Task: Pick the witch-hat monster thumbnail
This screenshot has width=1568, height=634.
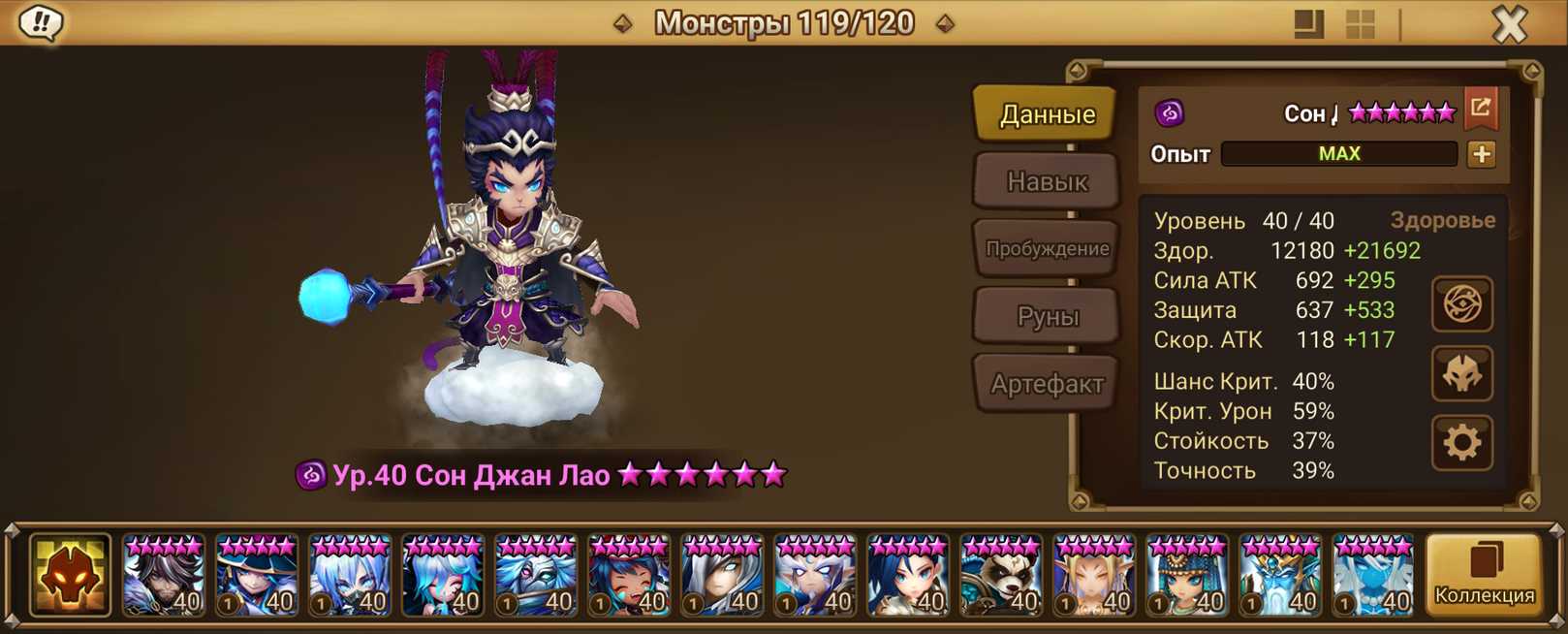Action: (256, 575)
